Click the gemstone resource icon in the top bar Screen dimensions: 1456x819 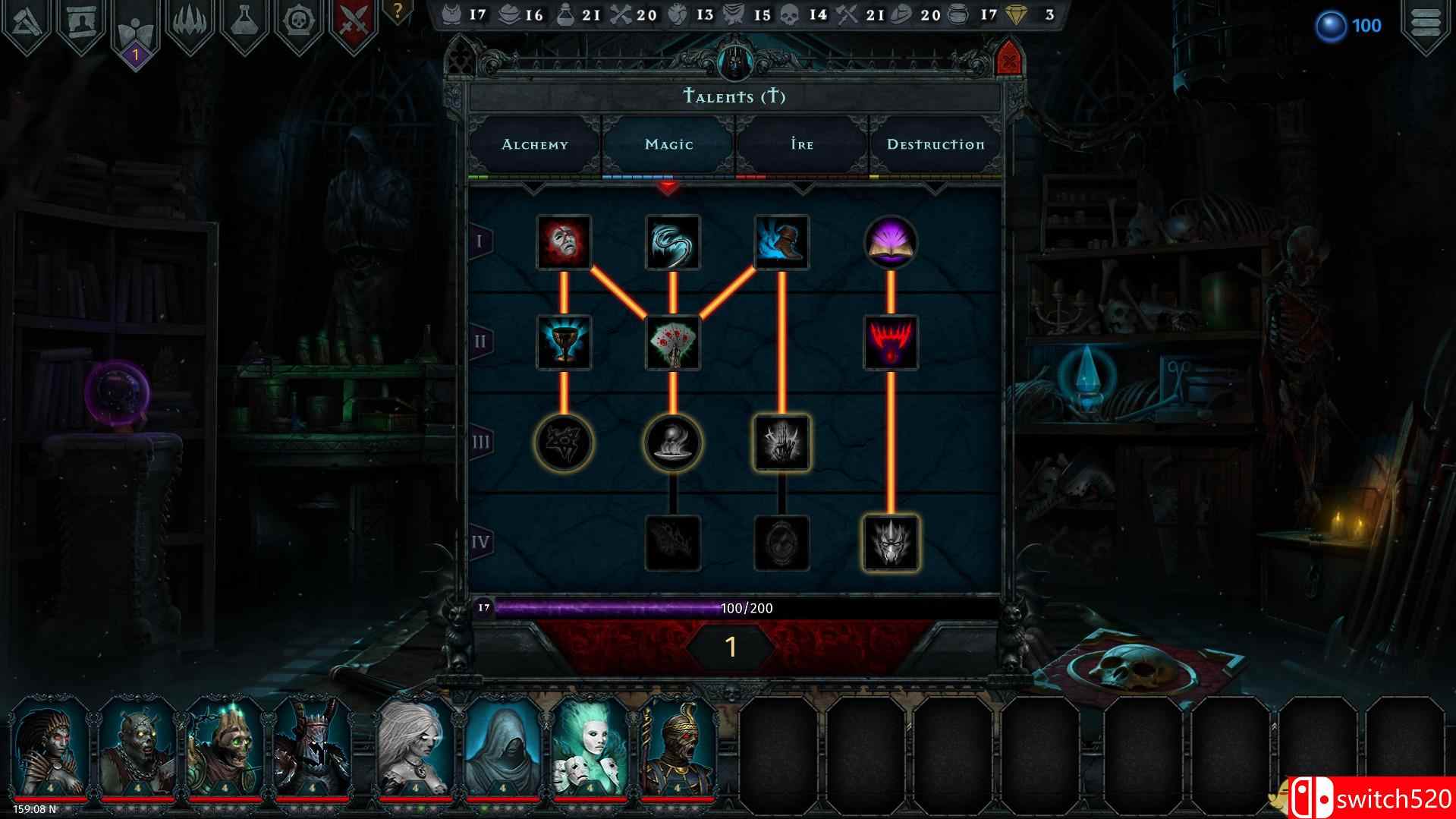(x=1019, y=13)
